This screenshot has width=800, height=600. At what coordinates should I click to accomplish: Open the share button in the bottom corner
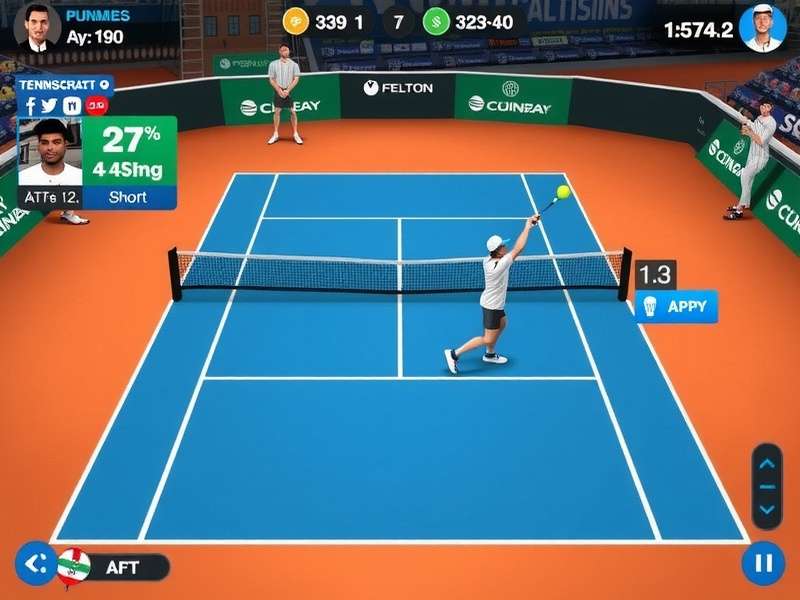click(36, 563)
